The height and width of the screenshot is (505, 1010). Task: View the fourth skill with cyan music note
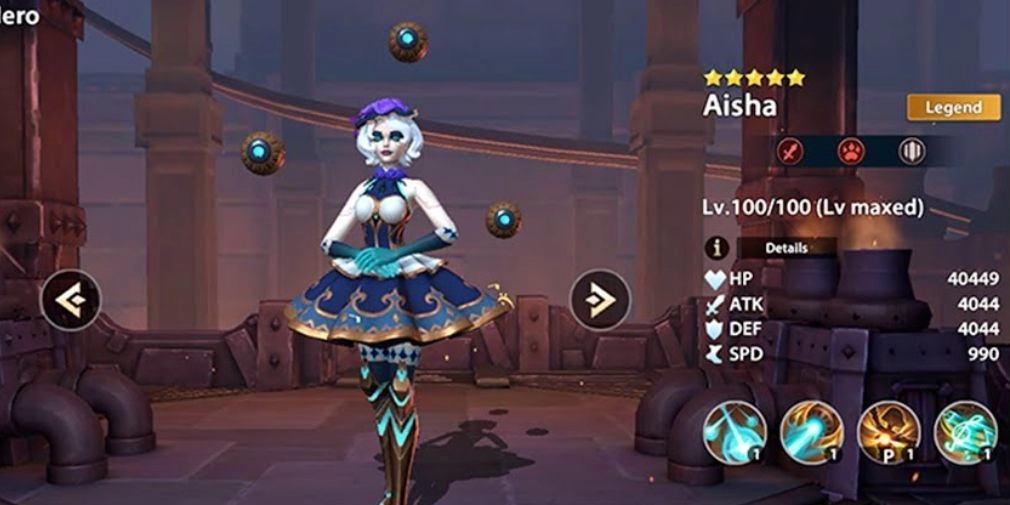965,432
